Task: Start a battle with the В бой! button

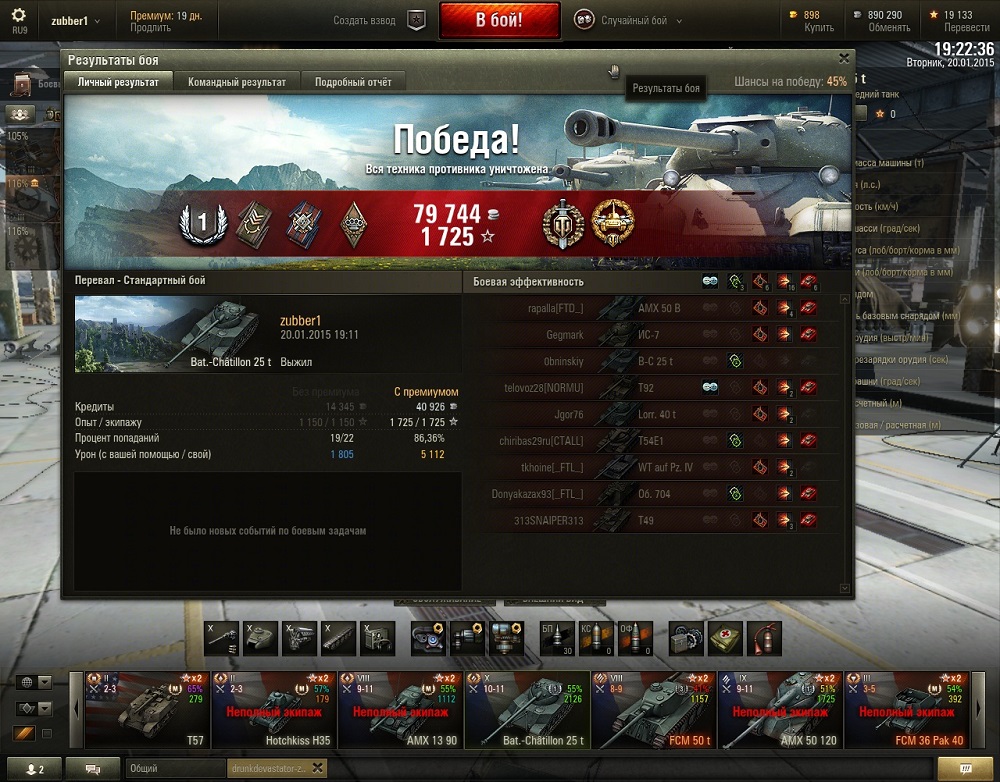Action: (x=498, y=20)
